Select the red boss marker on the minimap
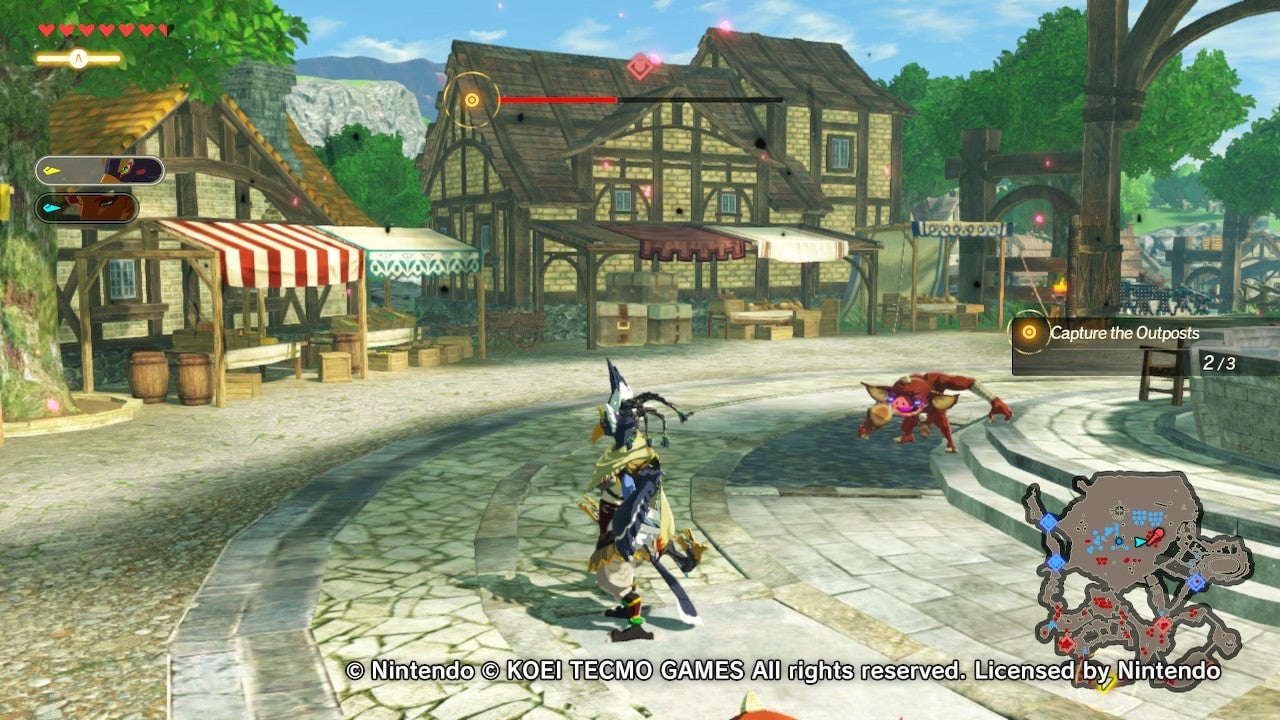Viewport: 1280px width, 720px height. (x=1155, y=535)
